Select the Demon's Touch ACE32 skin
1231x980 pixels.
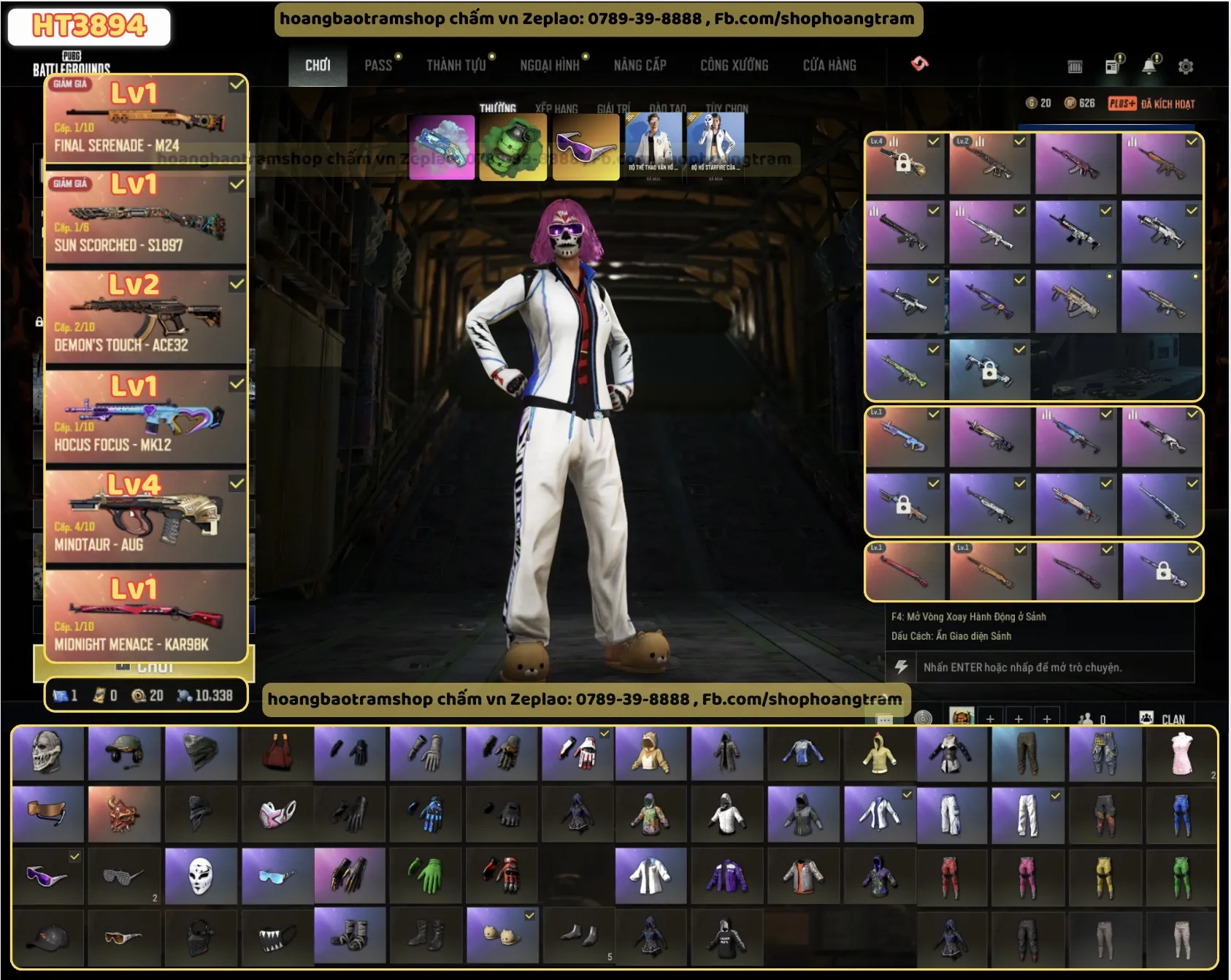pos(145,318)
